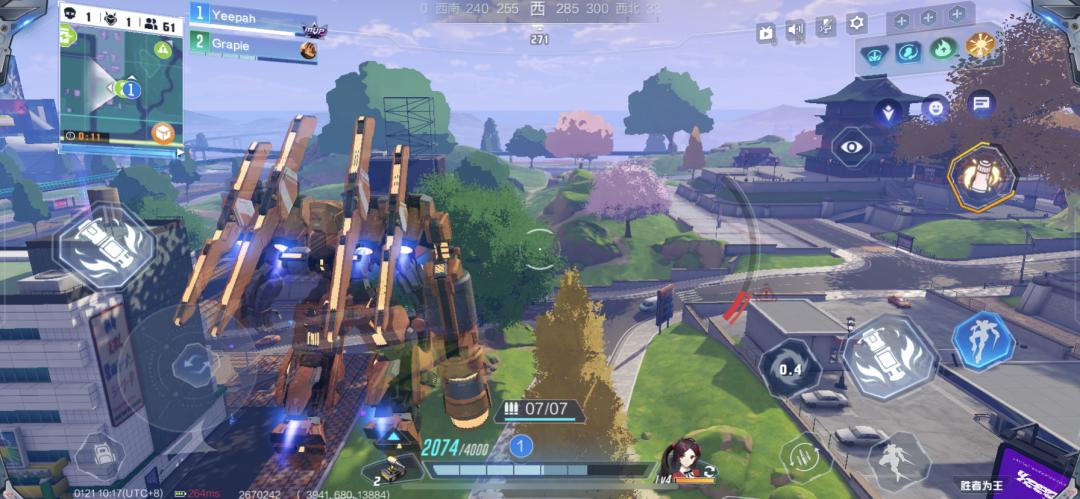Open the minimap
Image resolution: width=1080 pixels, height=499 pixels.
(x=120, y=88)
